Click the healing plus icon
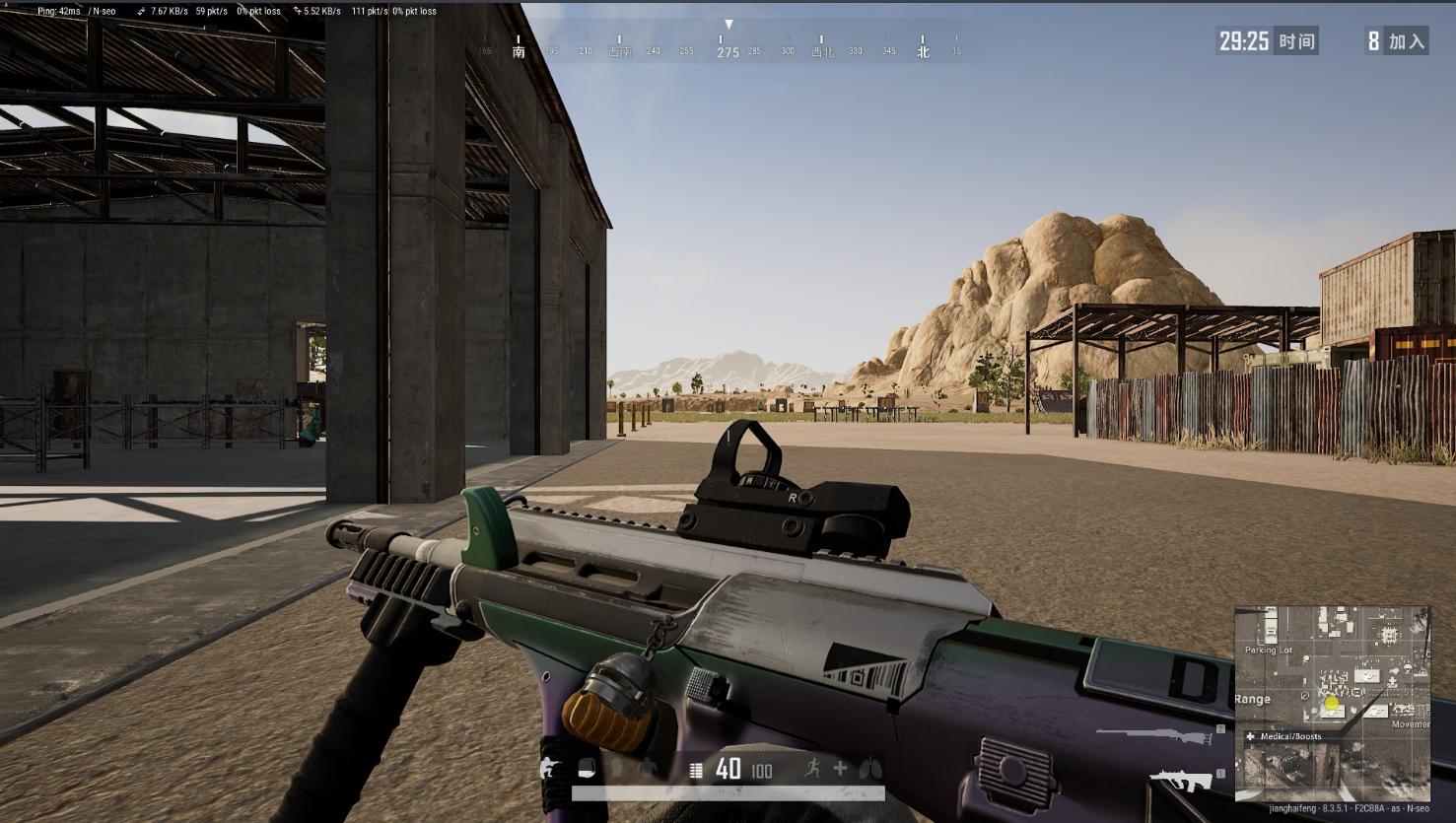This screenshot has width=1456, height=823. (x=840, y=768)
